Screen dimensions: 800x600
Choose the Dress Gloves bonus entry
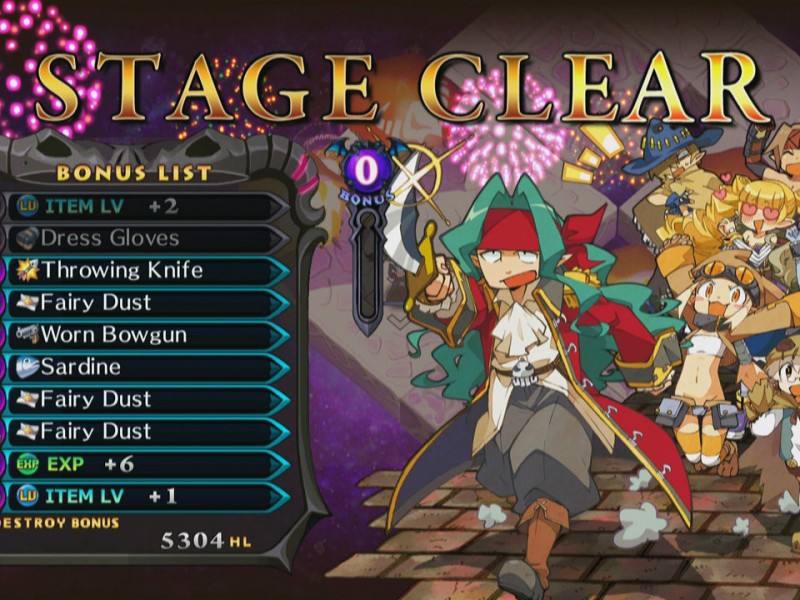tap(140, 238)
